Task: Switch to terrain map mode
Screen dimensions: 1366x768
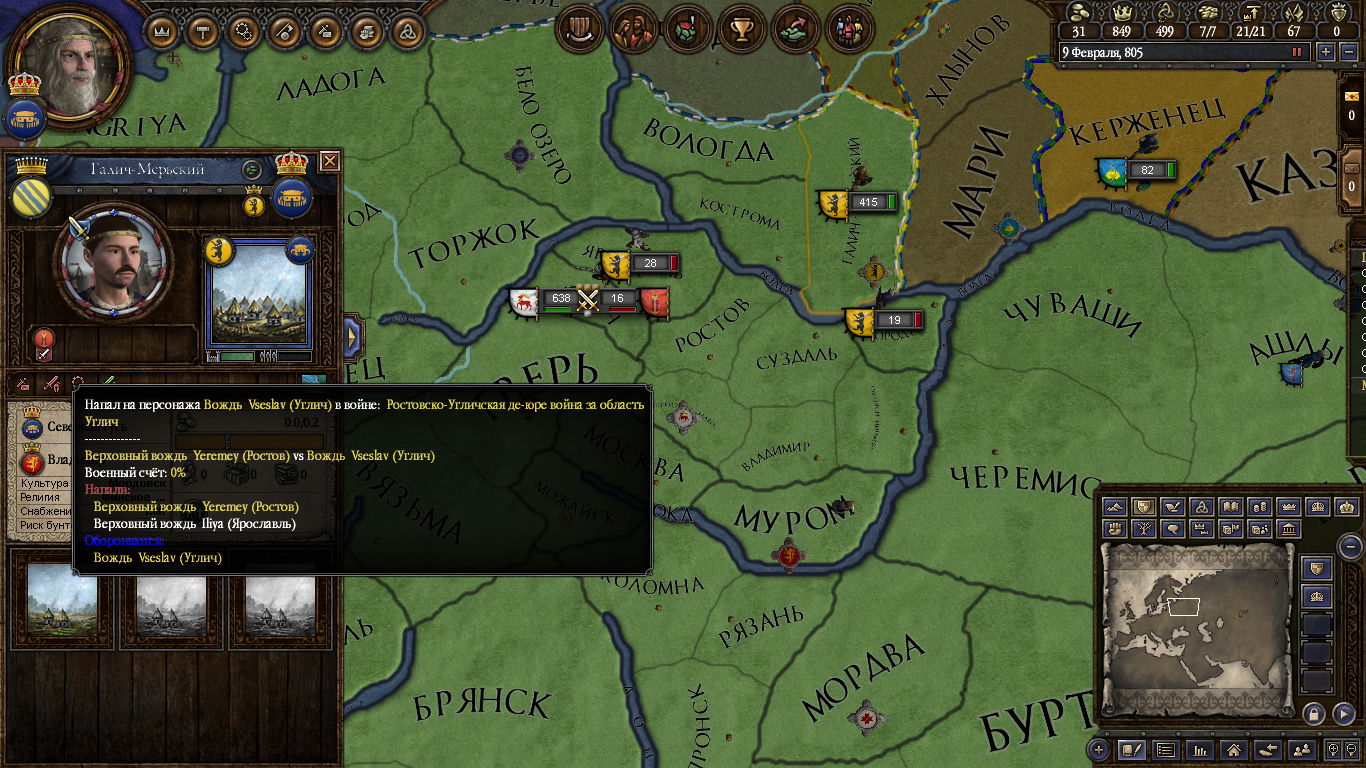Action: click(x=1116, y=507)
